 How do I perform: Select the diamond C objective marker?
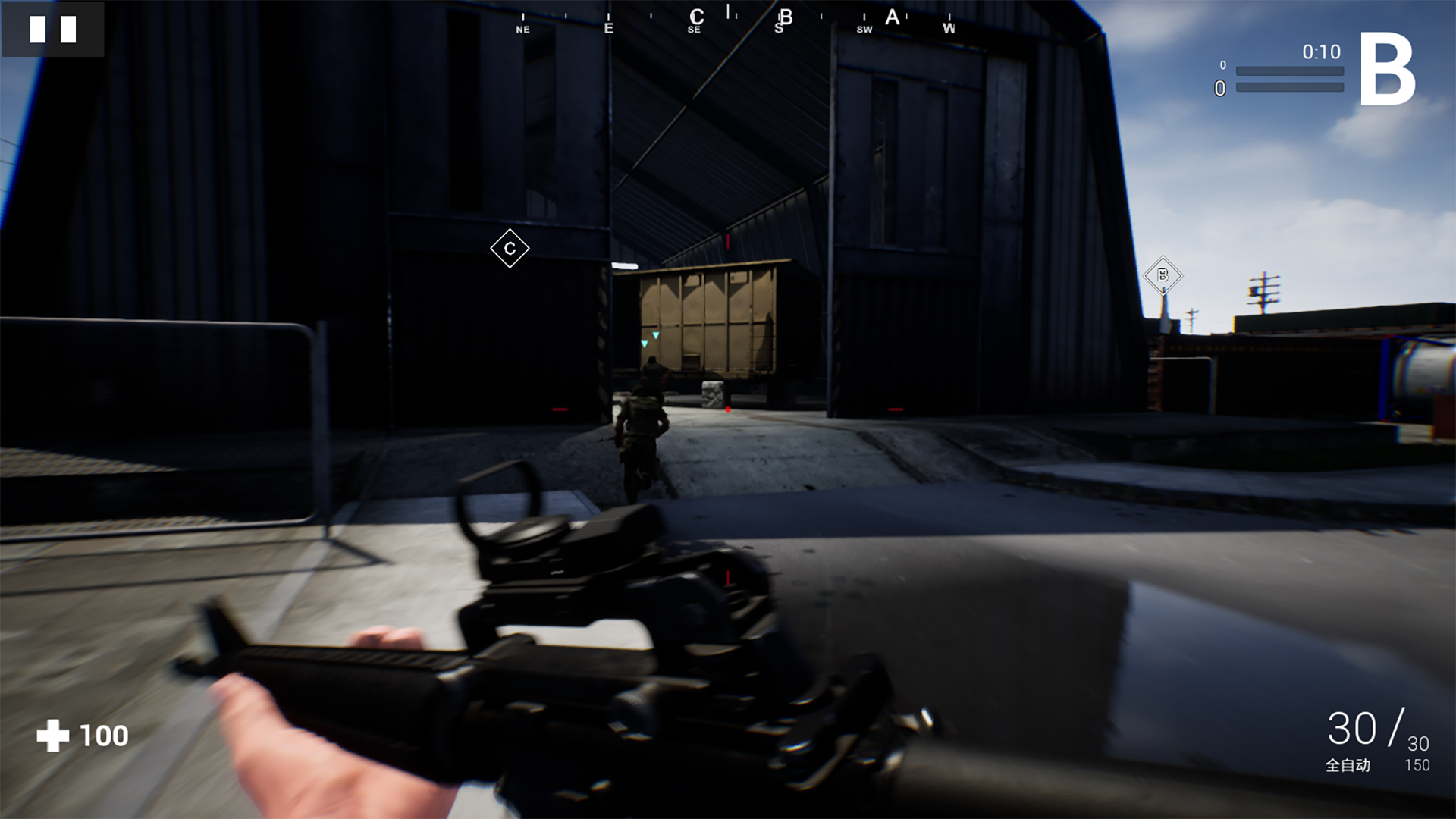(510, 247)
